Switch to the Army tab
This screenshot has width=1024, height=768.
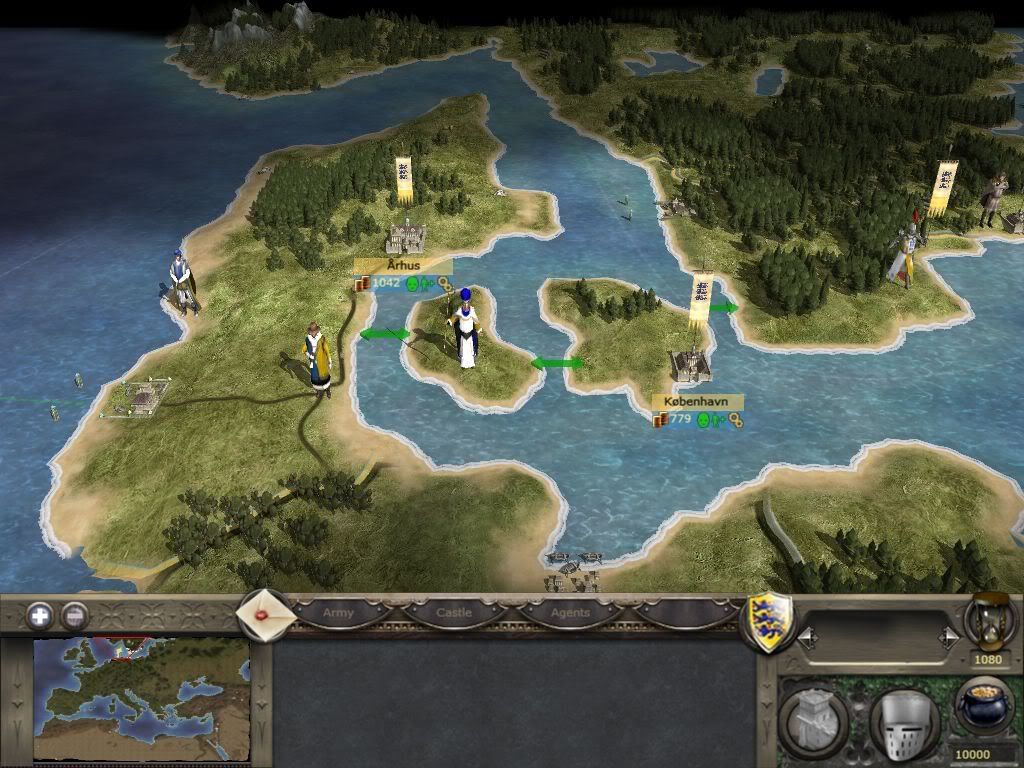pos(338,612)
